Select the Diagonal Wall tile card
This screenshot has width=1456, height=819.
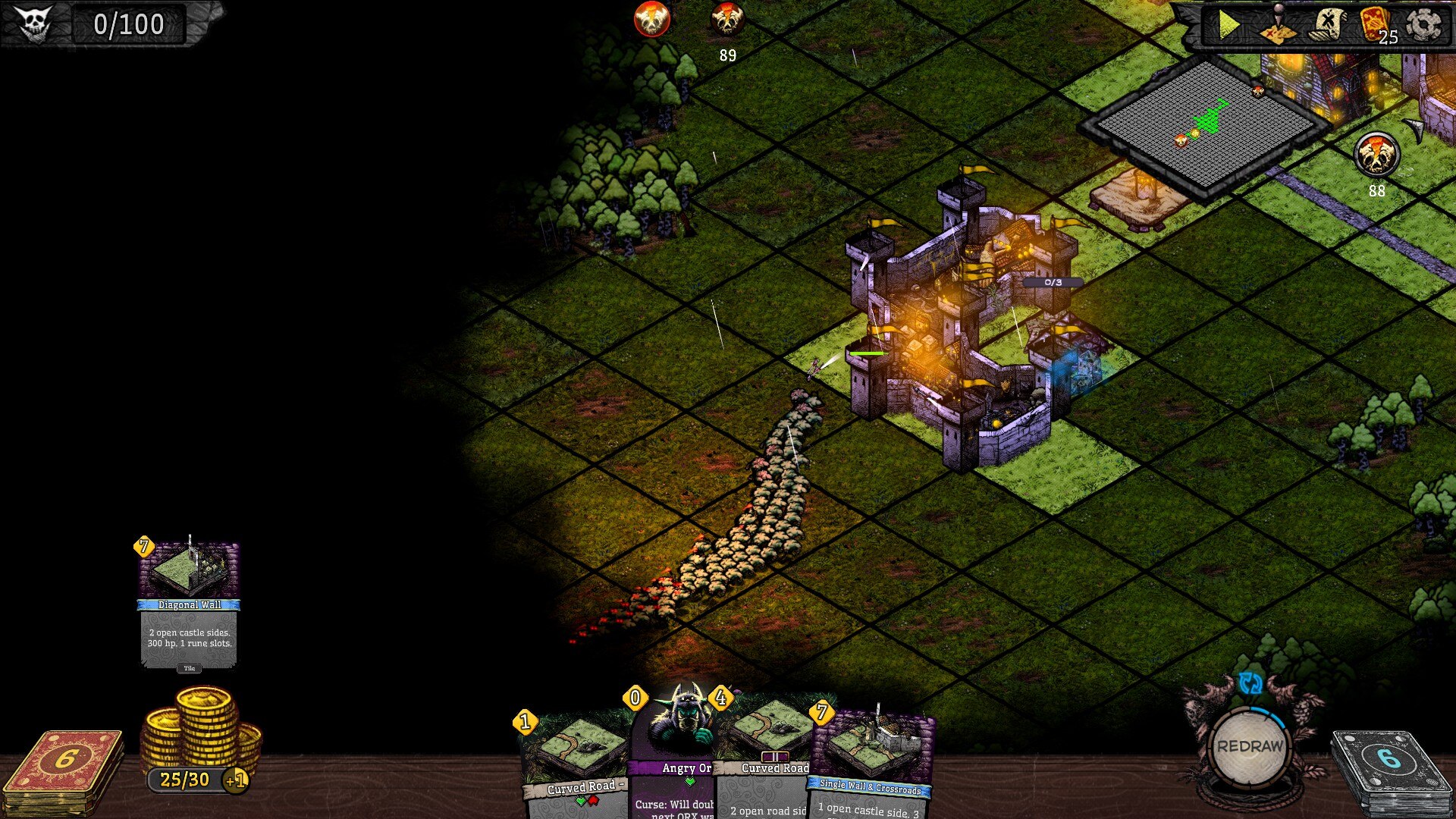click(190, 604)
